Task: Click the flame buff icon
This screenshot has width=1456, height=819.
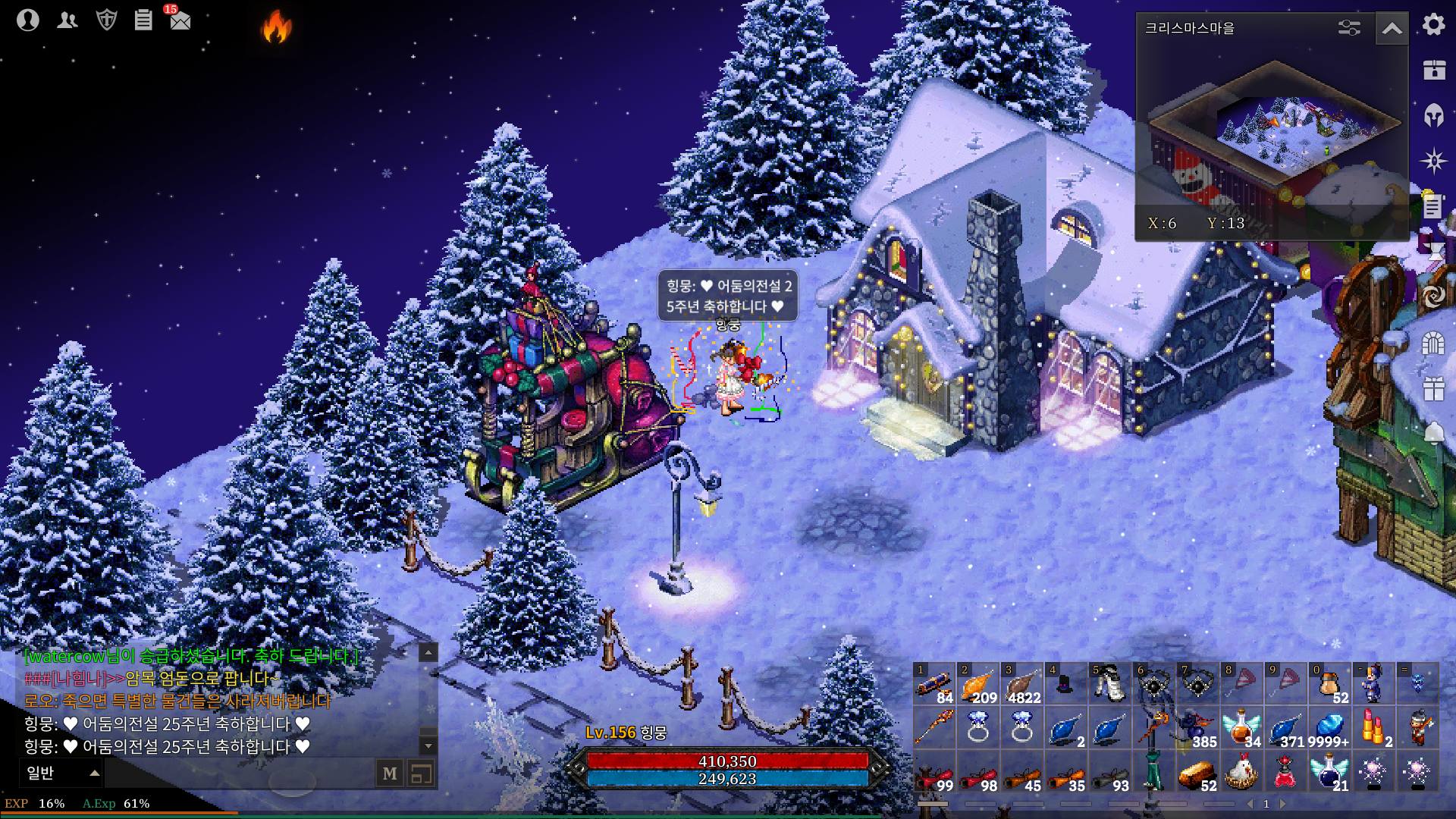Action: coord(277,27)
